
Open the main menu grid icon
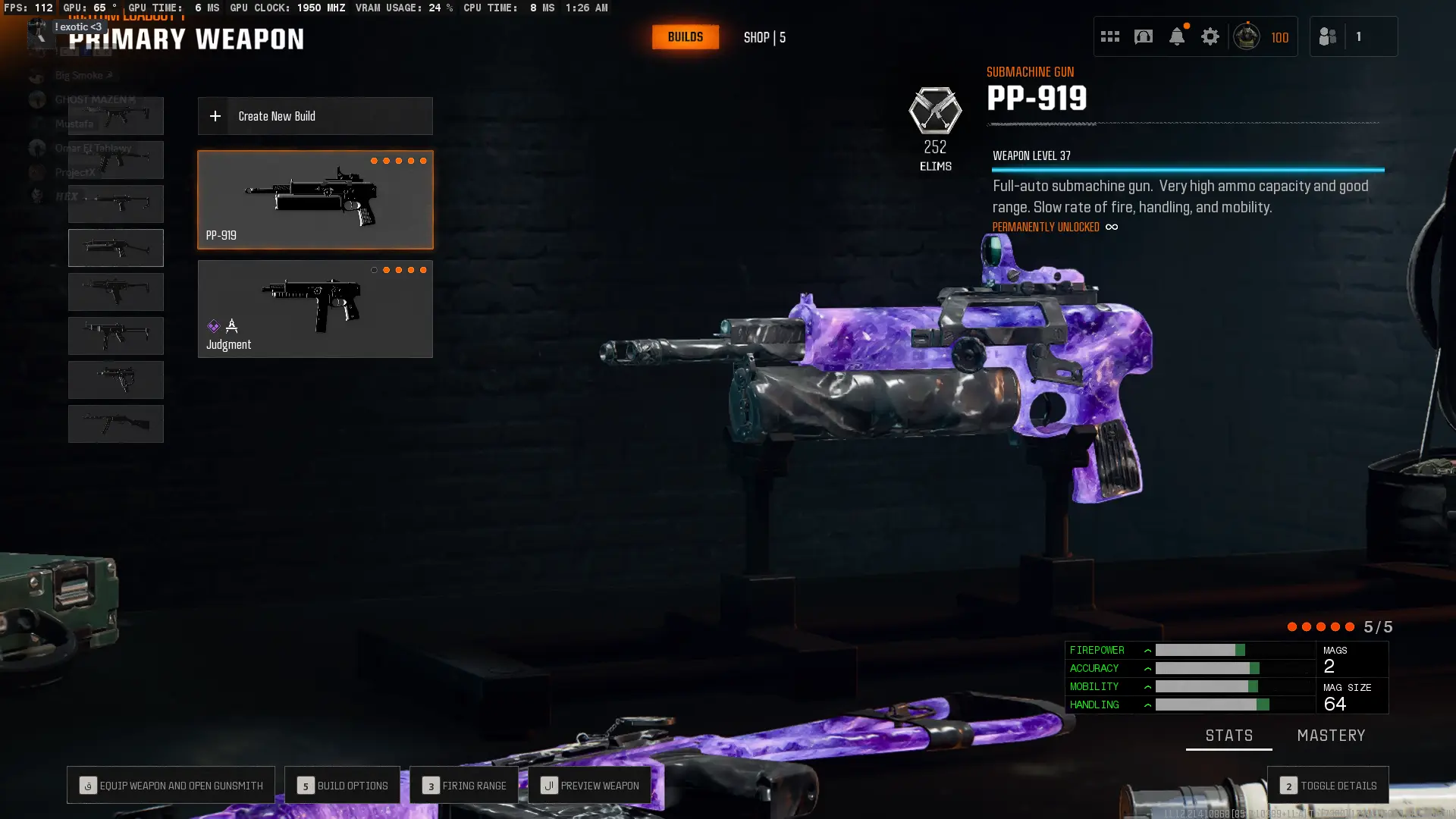(x=1110, y=36)
